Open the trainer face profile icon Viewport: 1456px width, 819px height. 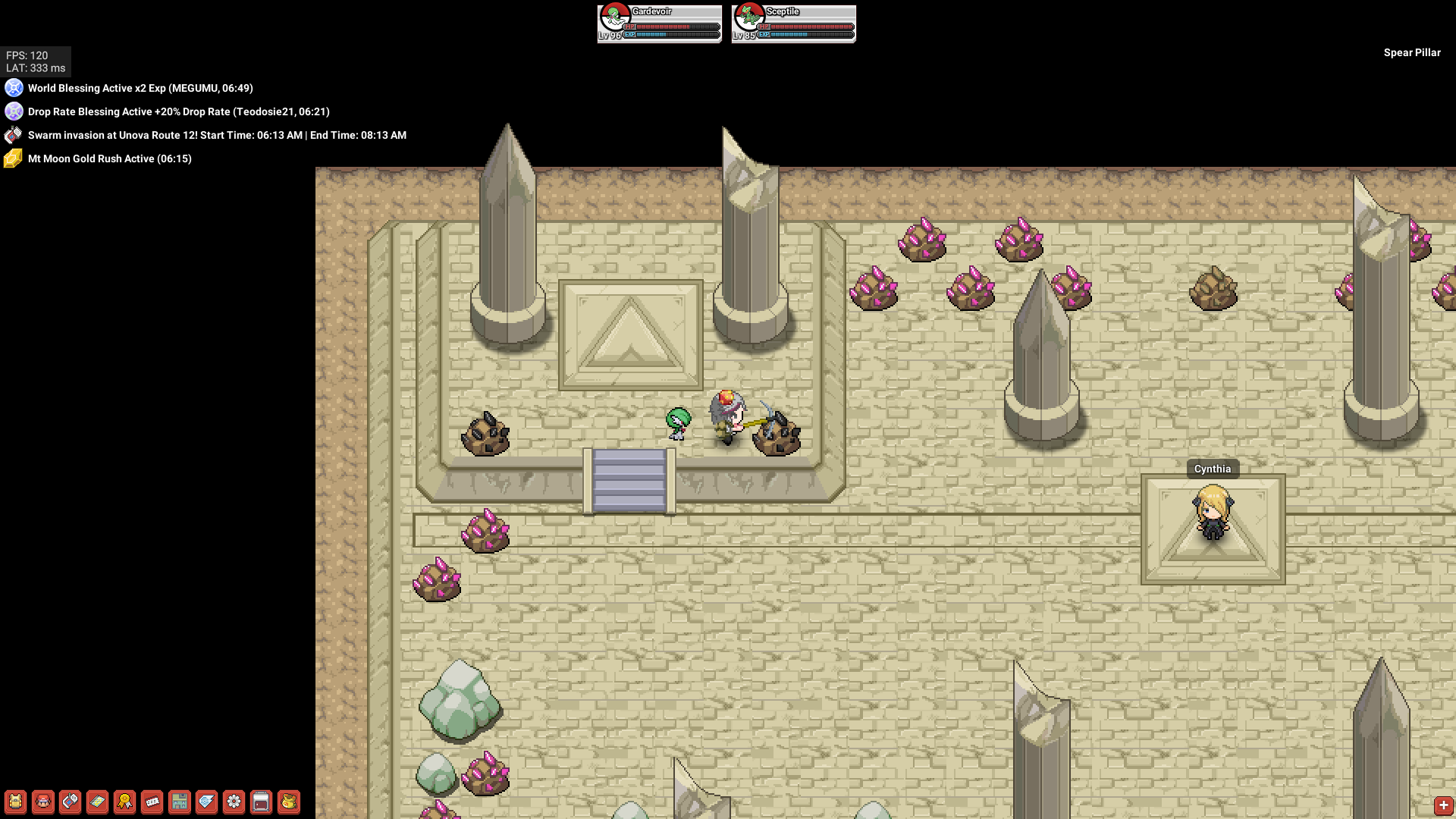tap(43, 802)
